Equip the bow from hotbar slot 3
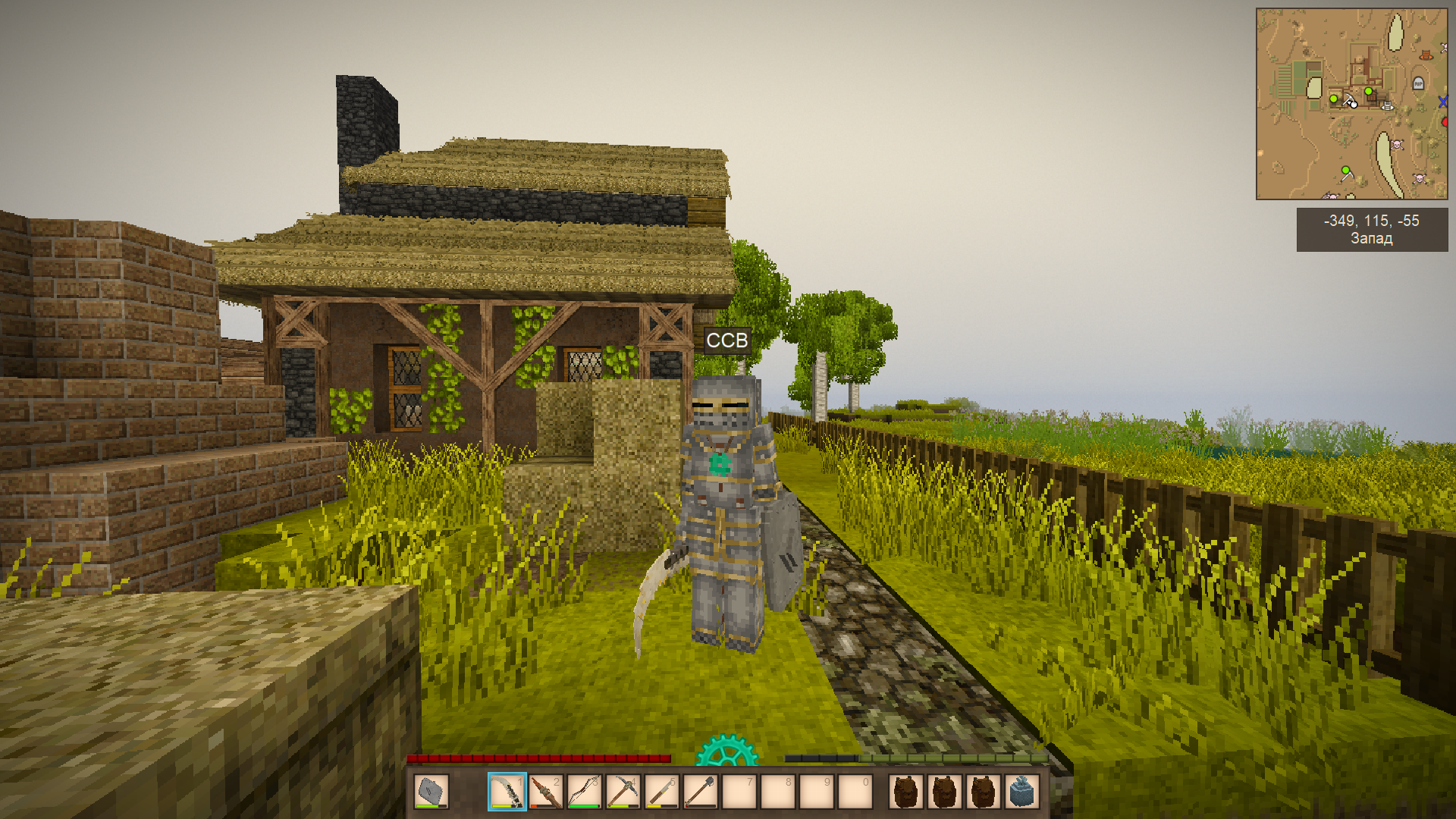Image resolution: width=1456 pixels, height=819 pixels. [585, 792]
